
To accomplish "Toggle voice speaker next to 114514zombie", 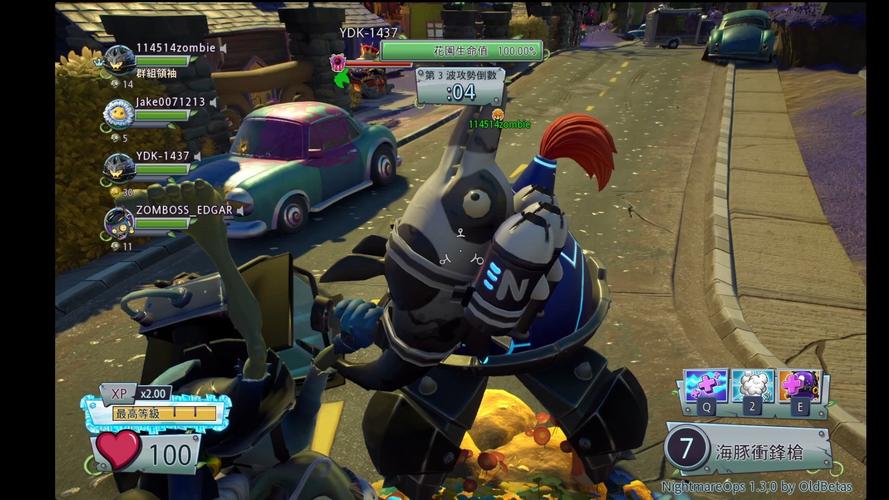I will tap(224, 48).
